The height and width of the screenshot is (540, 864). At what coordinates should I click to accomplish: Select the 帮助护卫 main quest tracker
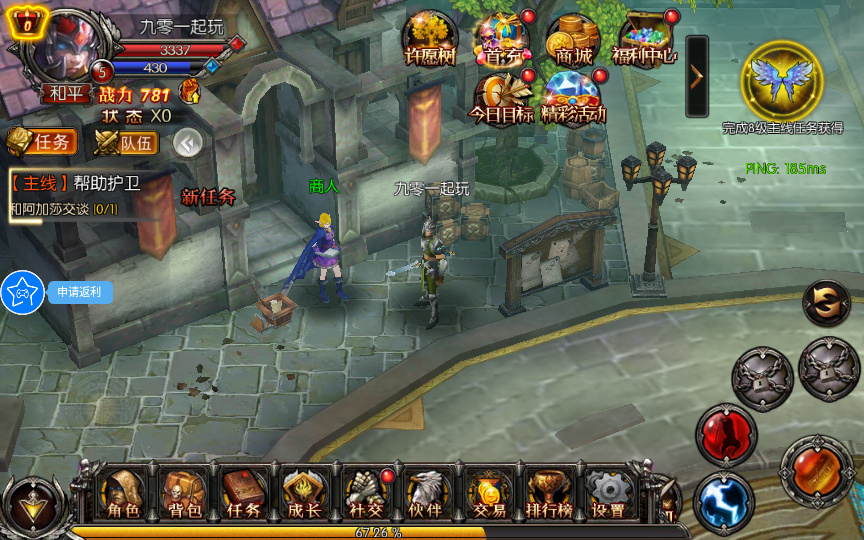76,194
